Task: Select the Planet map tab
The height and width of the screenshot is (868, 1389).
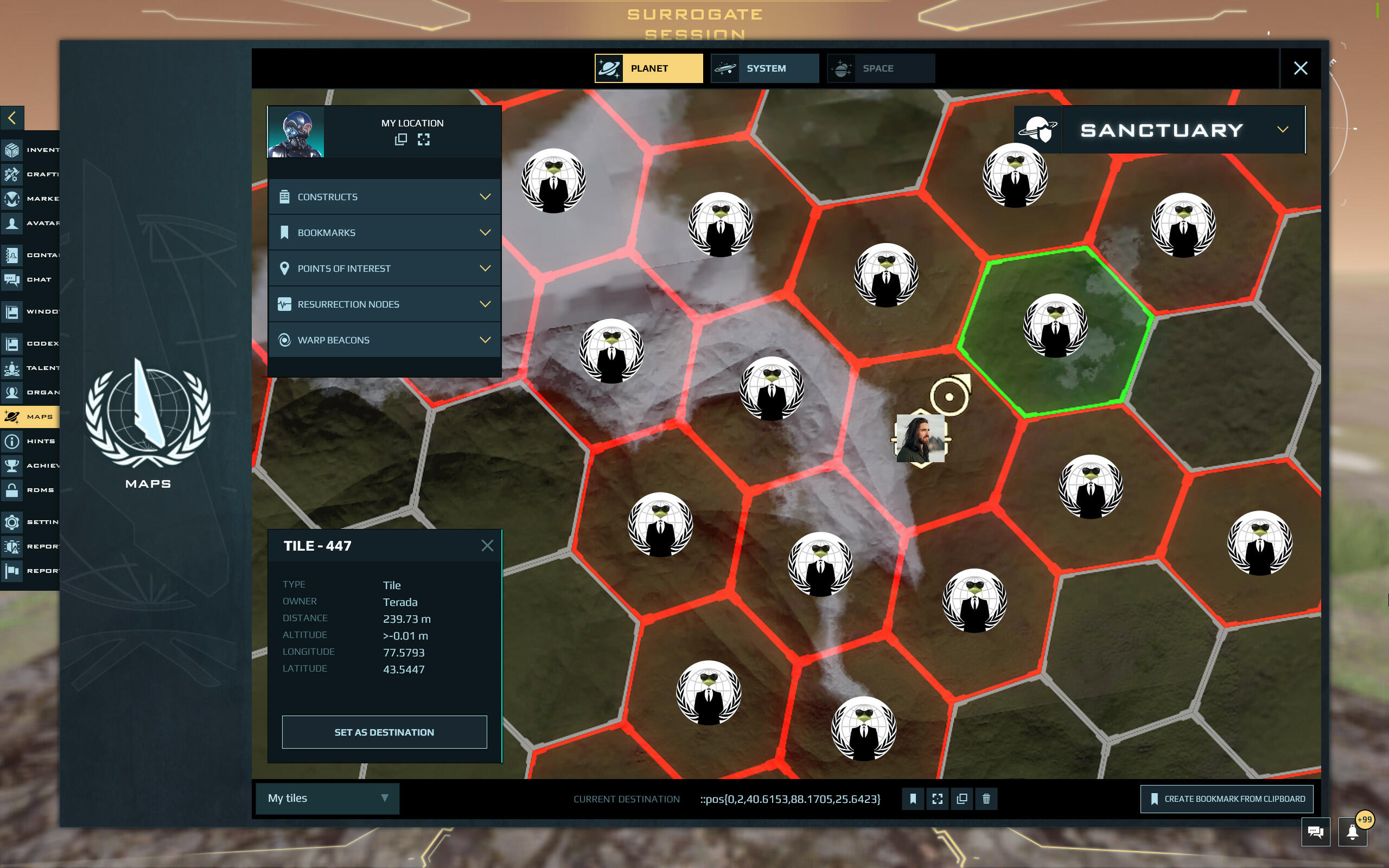Action: [x=648, y=68]
